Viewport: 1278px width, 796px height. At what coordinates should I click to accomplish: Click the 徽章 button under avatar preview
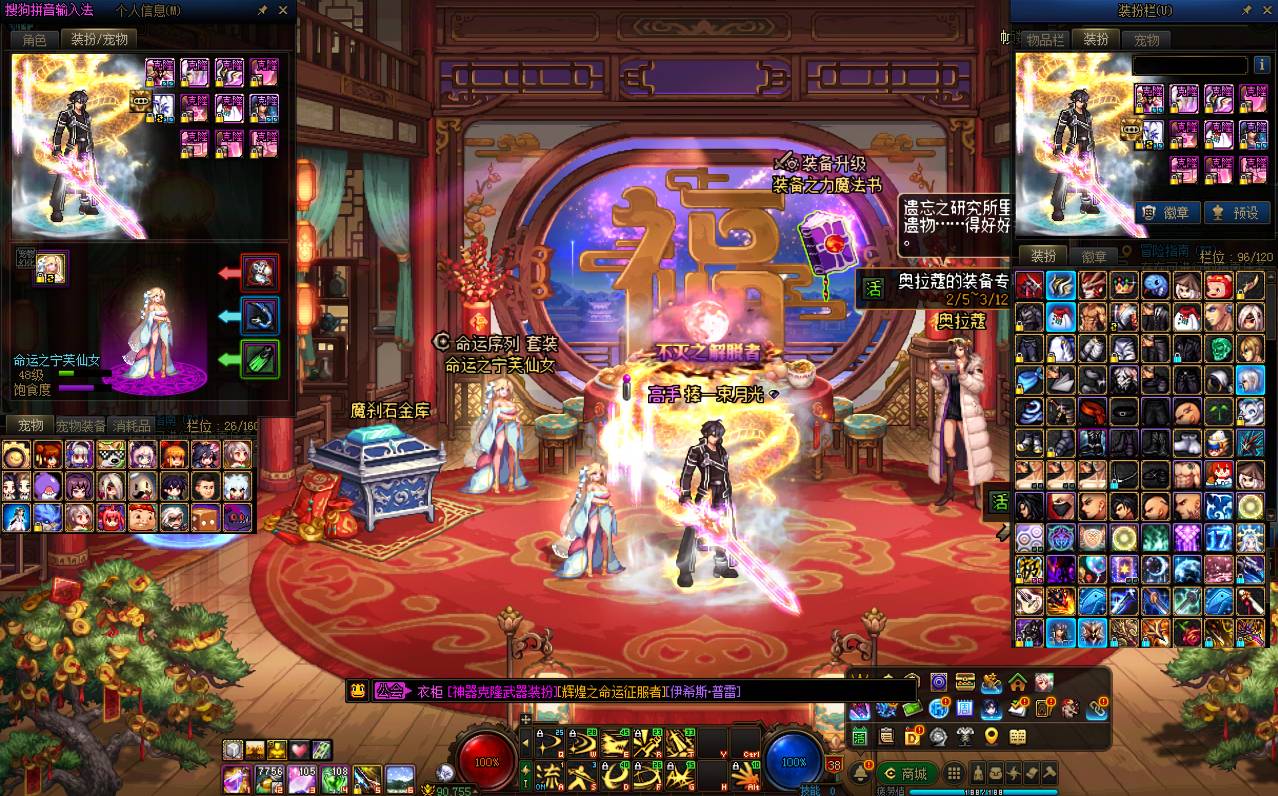(x=1163, y=212)
